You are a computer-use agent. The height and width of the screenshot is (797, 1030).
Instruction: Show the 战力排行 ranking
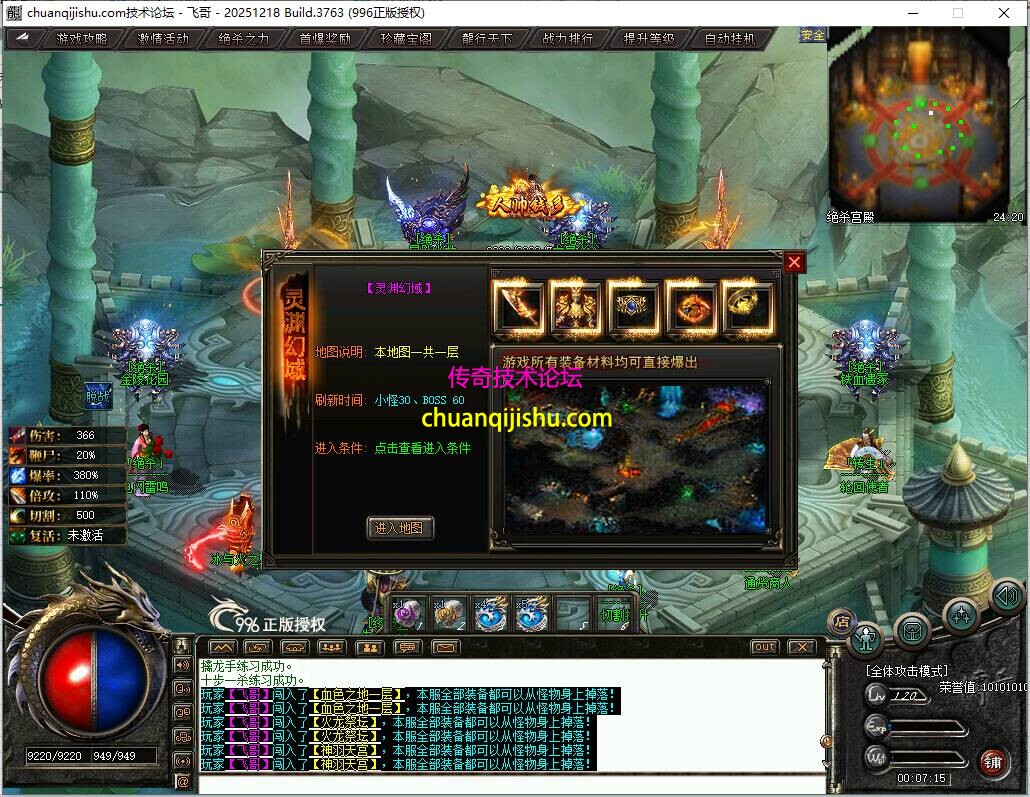click(x=568, y=39)
